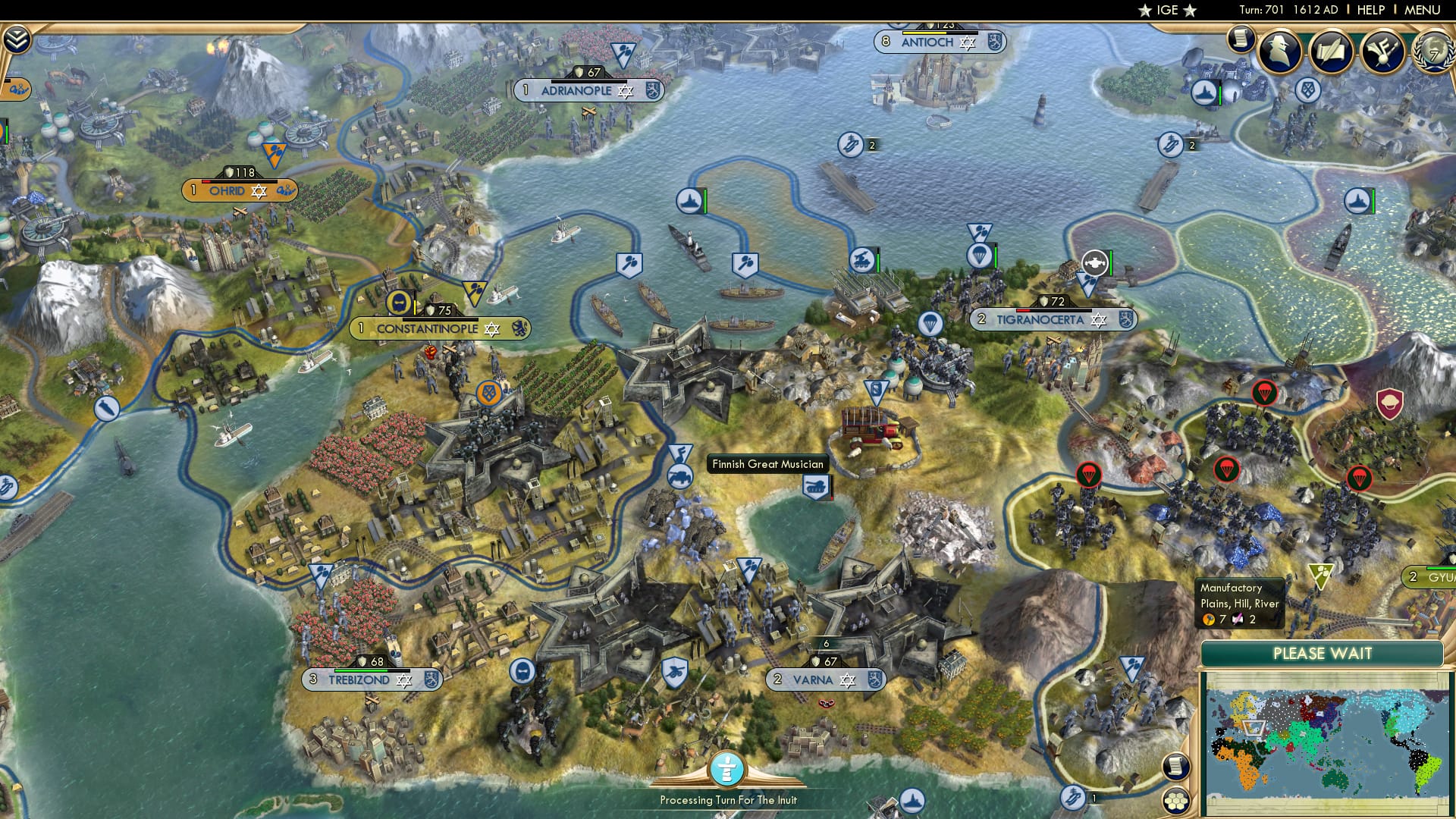Click the Inuit turn-processing indicator at bottom center
The height and width of the screenshot is (819, 1456).
coord(726,769)
